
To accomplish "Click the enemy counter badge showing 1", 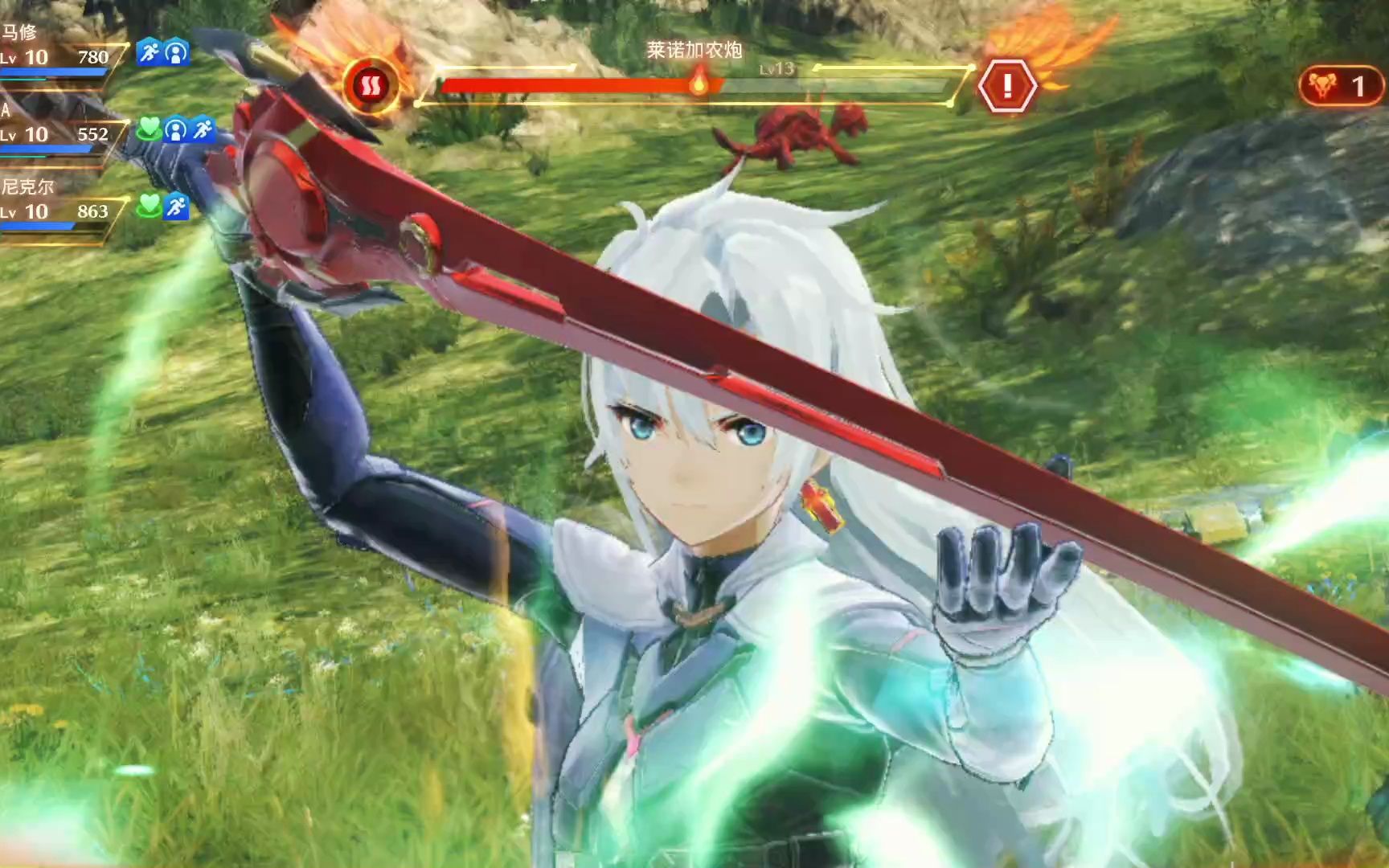I will click(x=1340, y=86).
